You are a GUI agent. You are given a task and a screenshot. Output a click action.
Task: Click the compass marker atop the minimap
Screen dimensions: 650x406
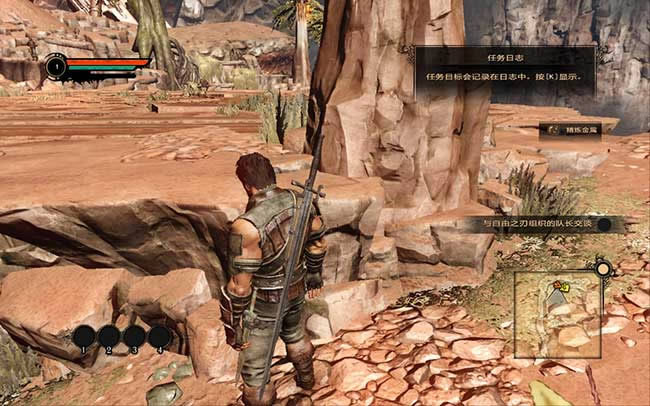click(x=603, y=268)
